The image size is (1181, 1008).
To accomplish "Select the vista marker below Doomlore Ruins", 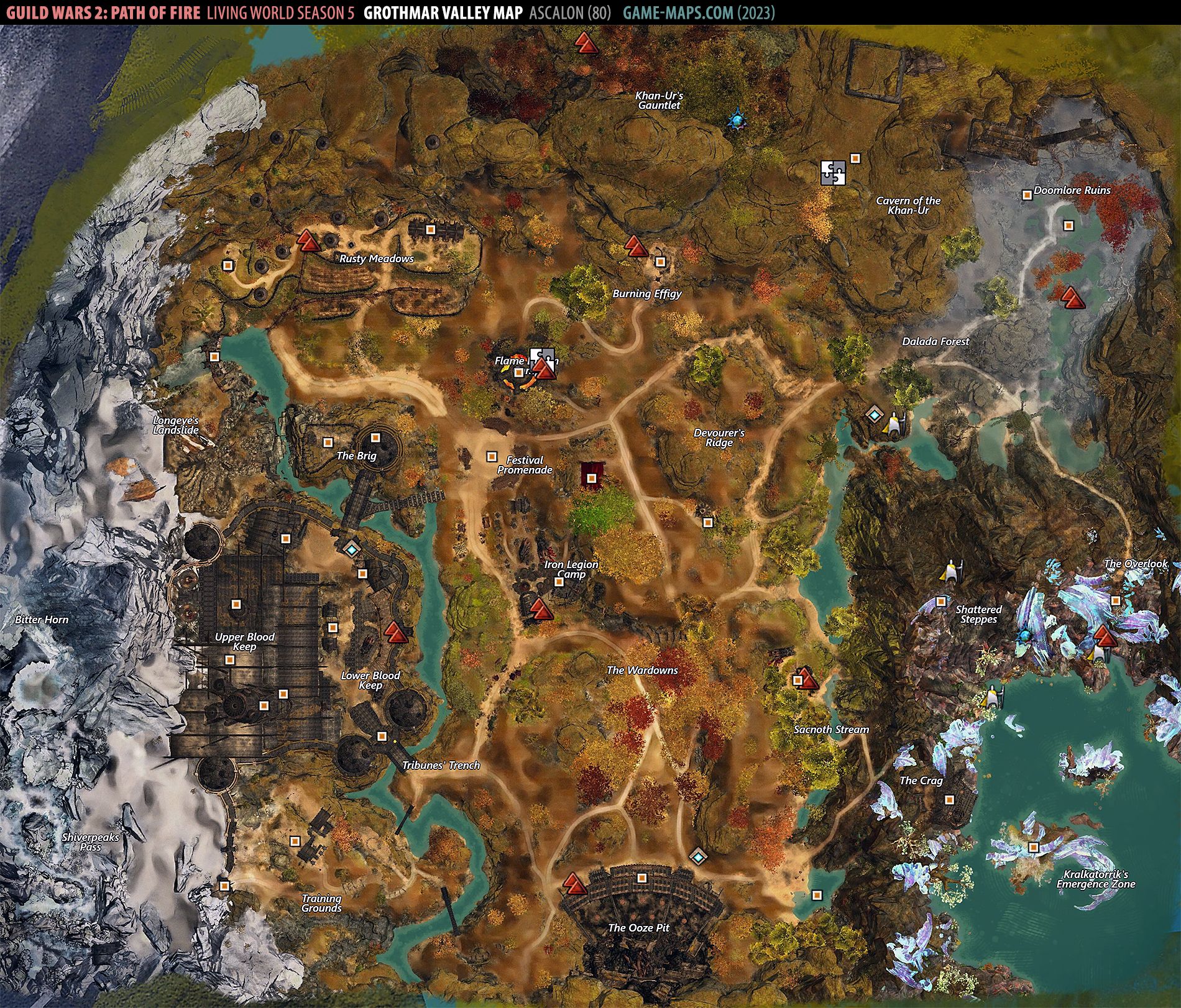I will pyautogui.click(x=1072, y=298).
